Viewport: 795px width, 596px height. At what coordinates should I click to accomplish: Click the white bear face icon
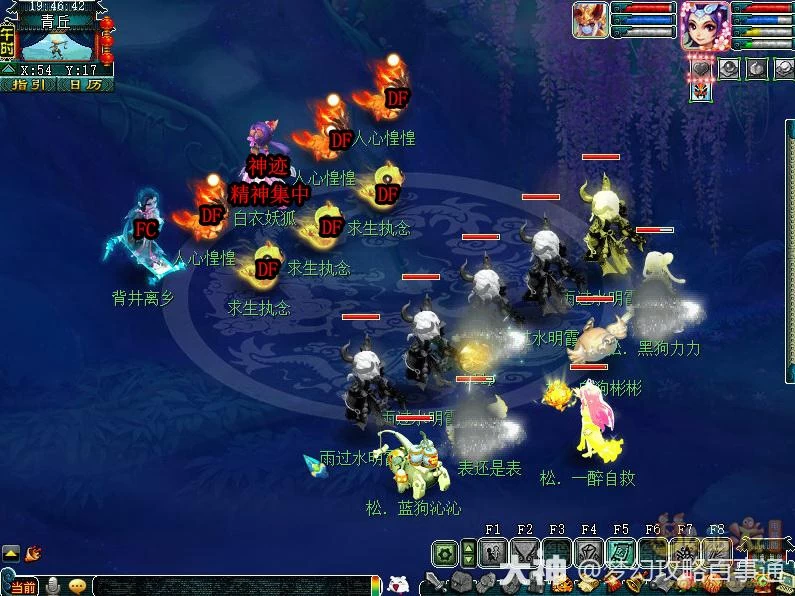tap(398, 585)
